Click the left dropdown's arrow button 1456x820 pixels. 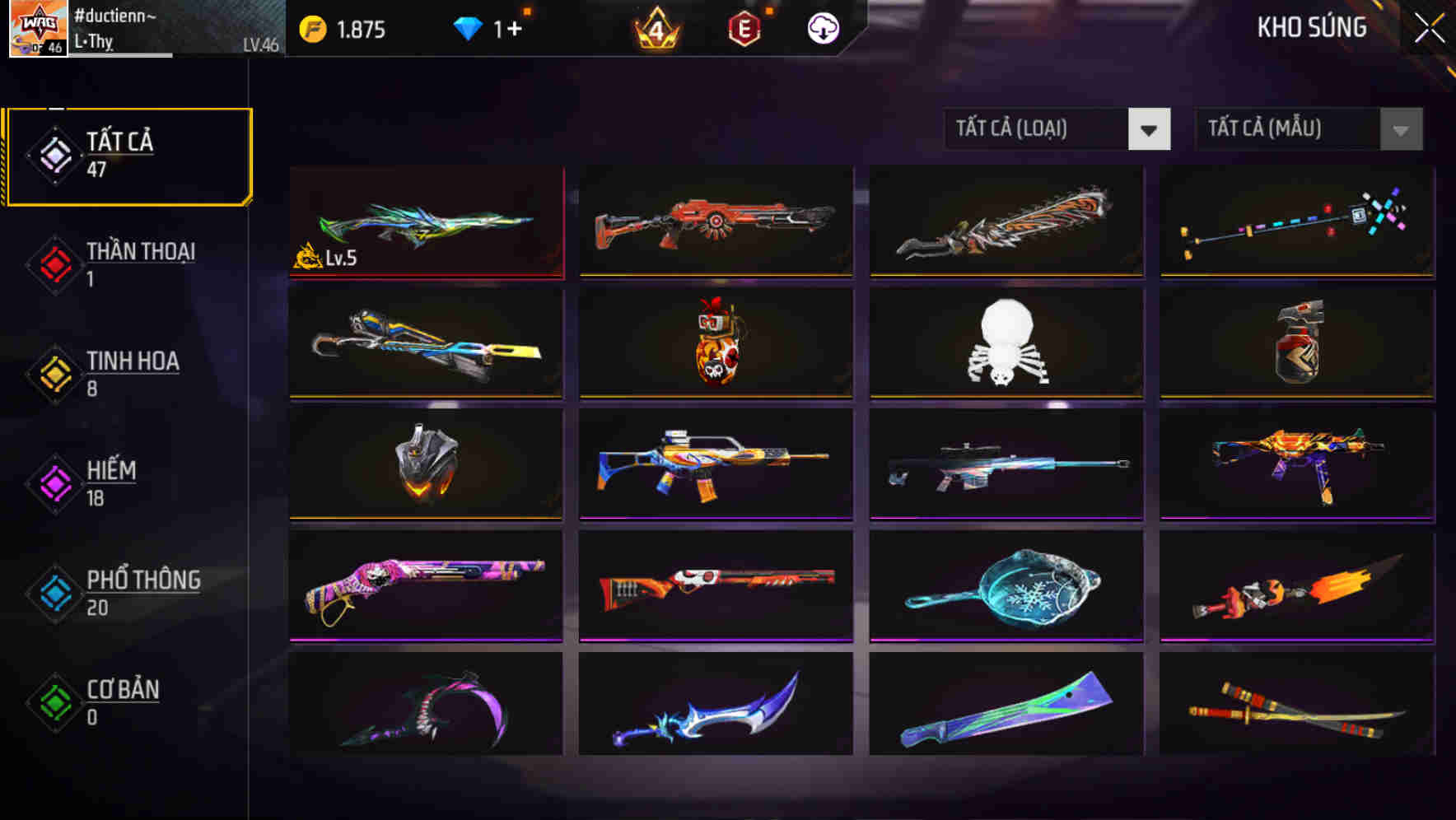[x=1150, y=129]
